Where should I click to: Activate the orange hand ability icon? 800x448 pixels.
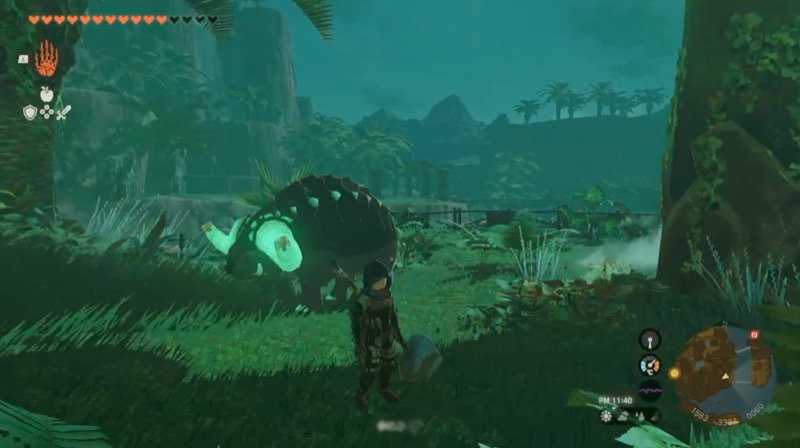46,59
